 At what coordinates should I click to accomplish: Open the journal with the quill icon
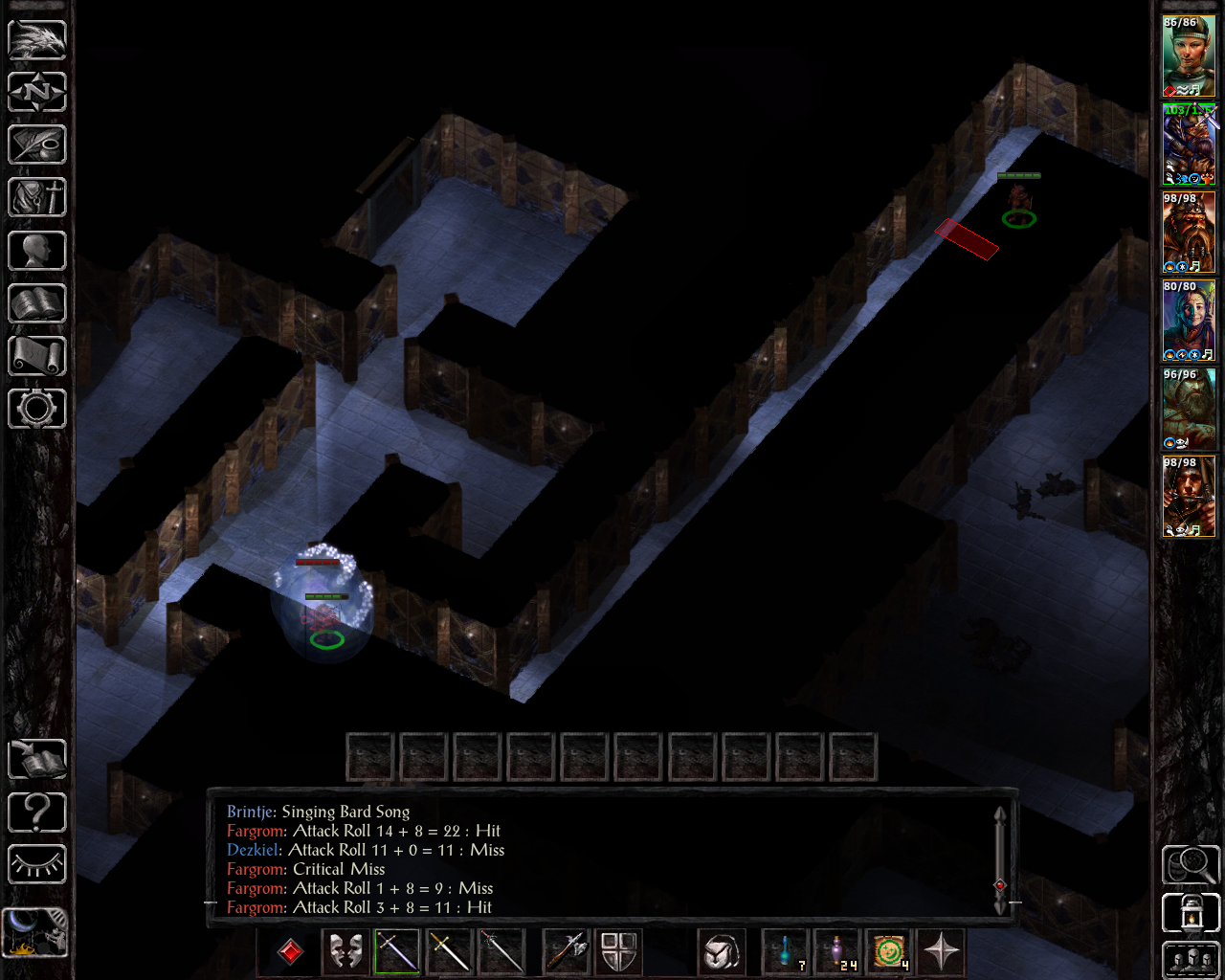(37, 145)
